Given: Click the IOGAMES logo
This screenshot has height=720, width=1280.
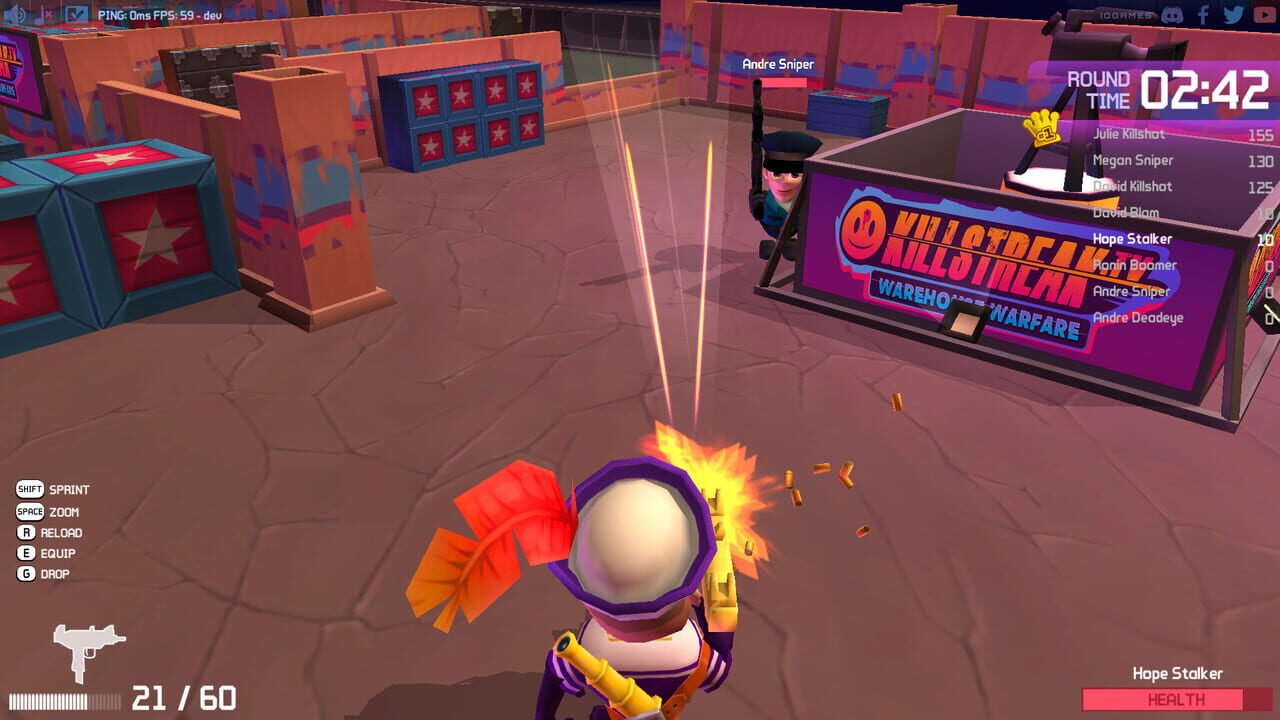Looking at the screenshot, I should (x=1126, y=14).
